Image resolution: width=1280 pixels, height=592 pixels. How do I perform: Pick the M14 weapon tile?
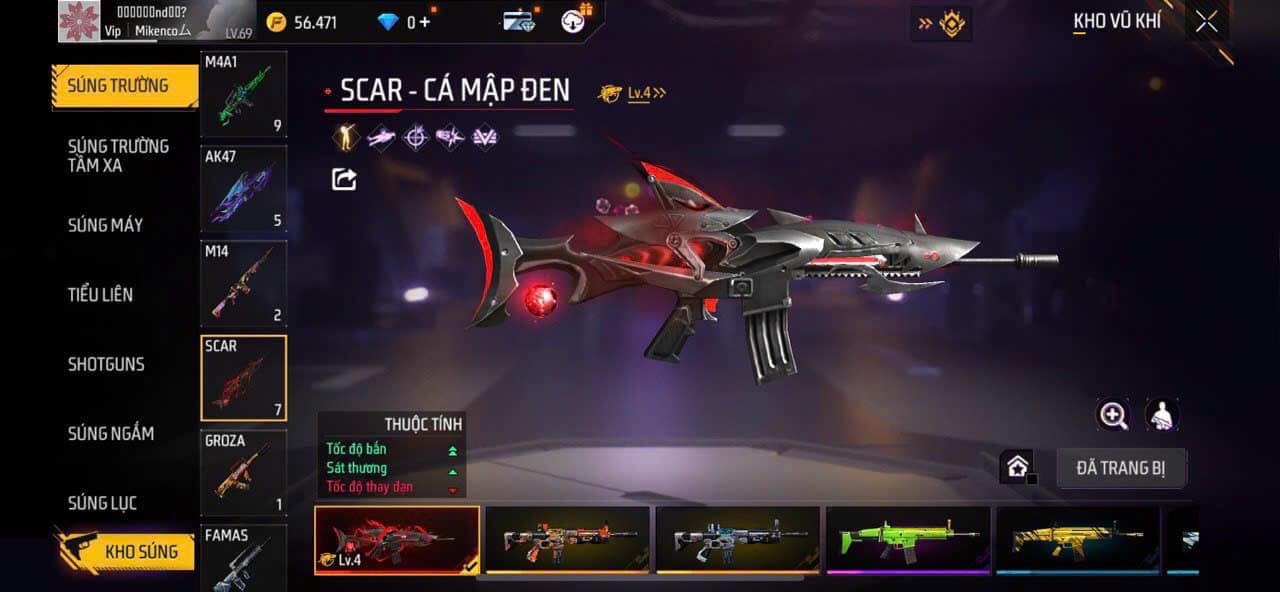coord(243,284)
